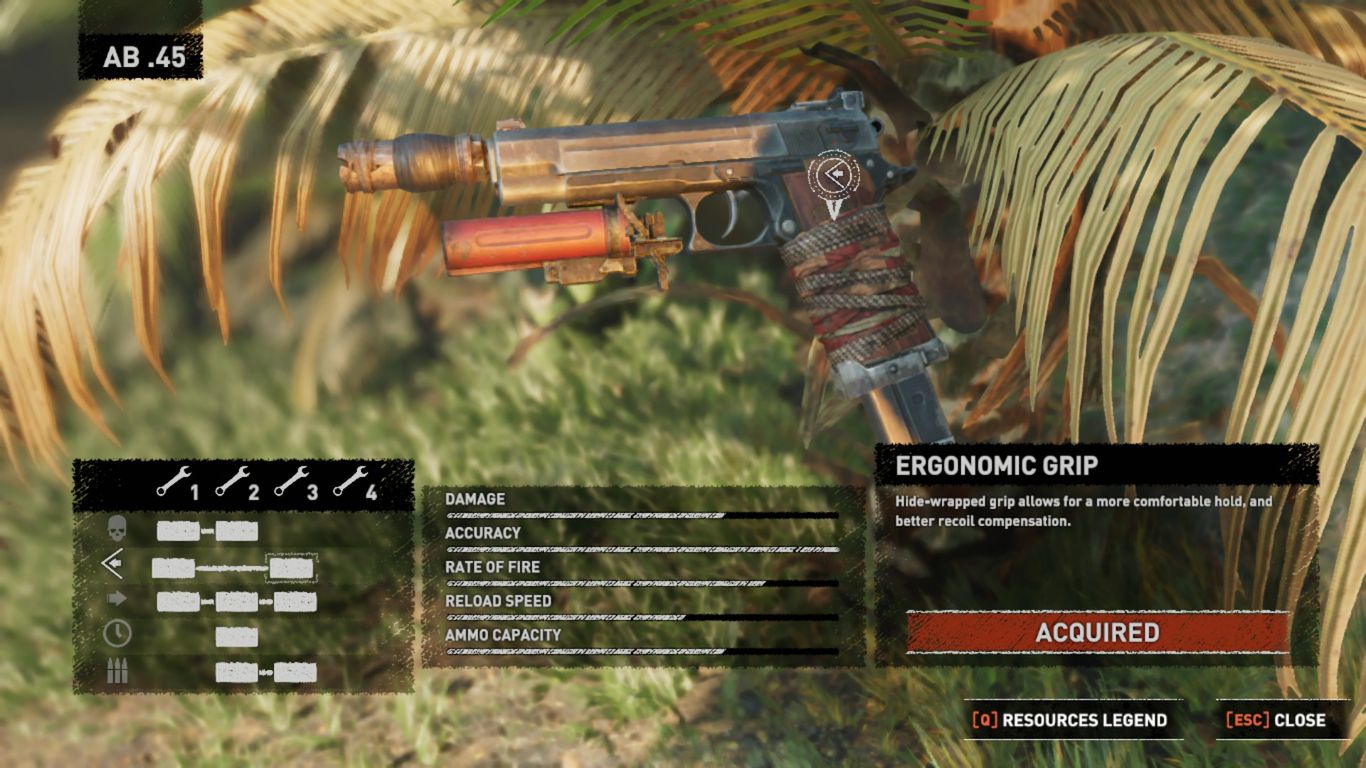Select the highlighted tier 3 accuracy upgrade
Viewport: 1366px width, 768px height.
tap(292, 568)
